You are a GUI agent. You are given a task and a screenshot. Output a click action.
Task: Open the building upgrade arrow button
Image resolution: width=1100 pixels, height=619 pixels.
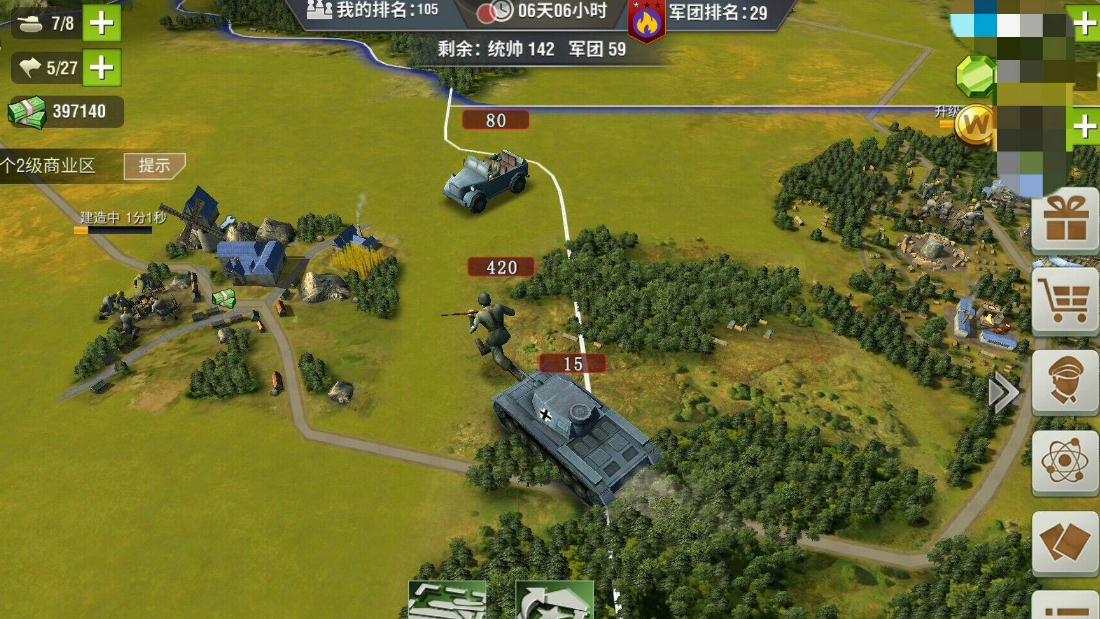click(554, 600)
